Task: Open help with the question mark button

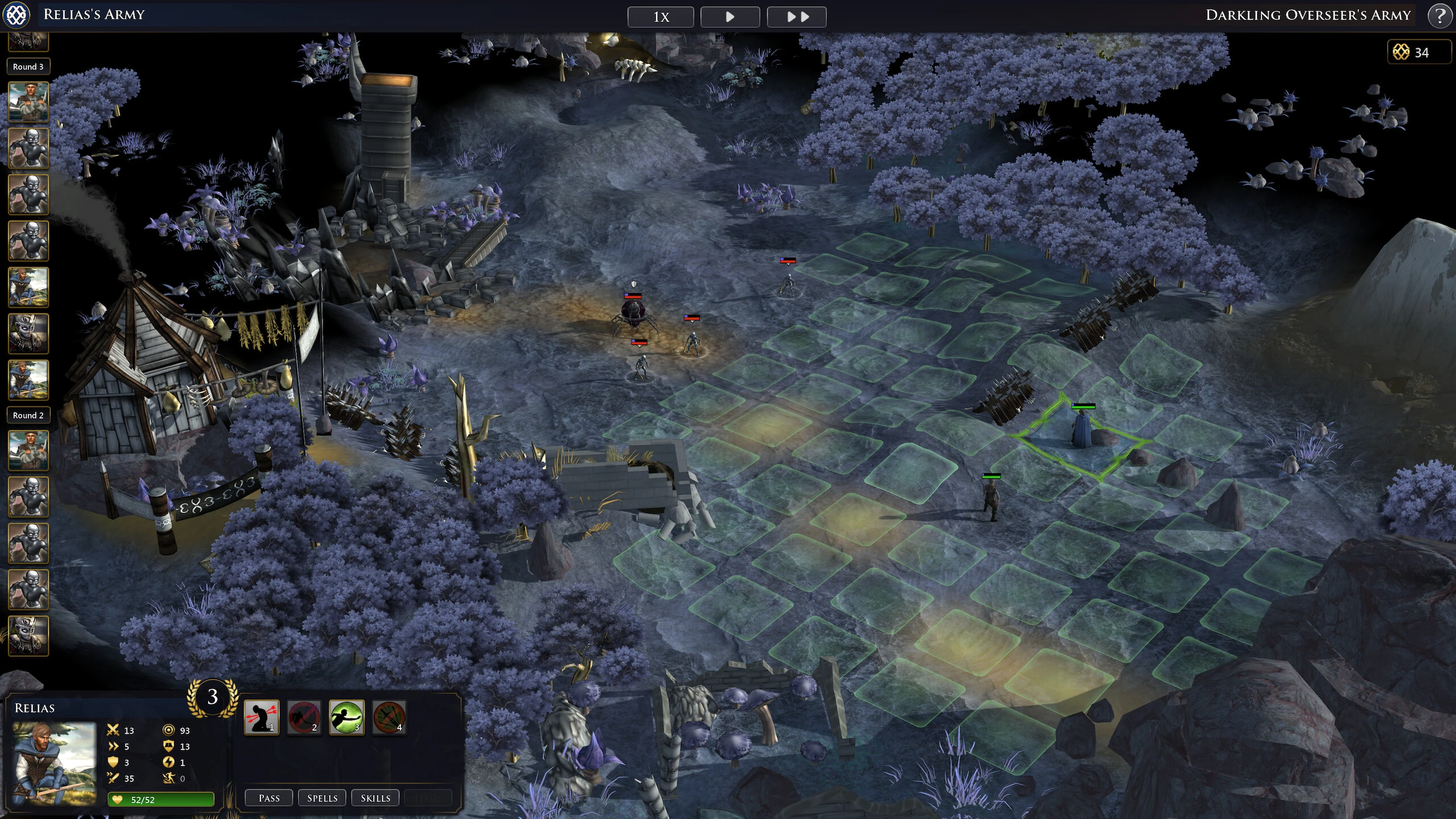Action: point(1440,16)
